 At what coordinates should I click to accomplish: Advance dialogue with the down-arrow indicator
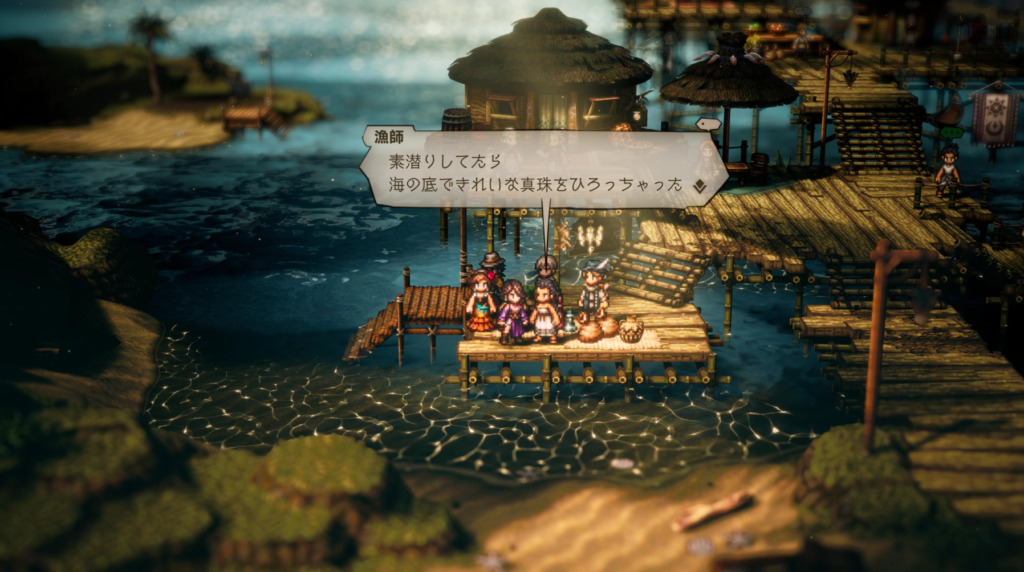700,185
